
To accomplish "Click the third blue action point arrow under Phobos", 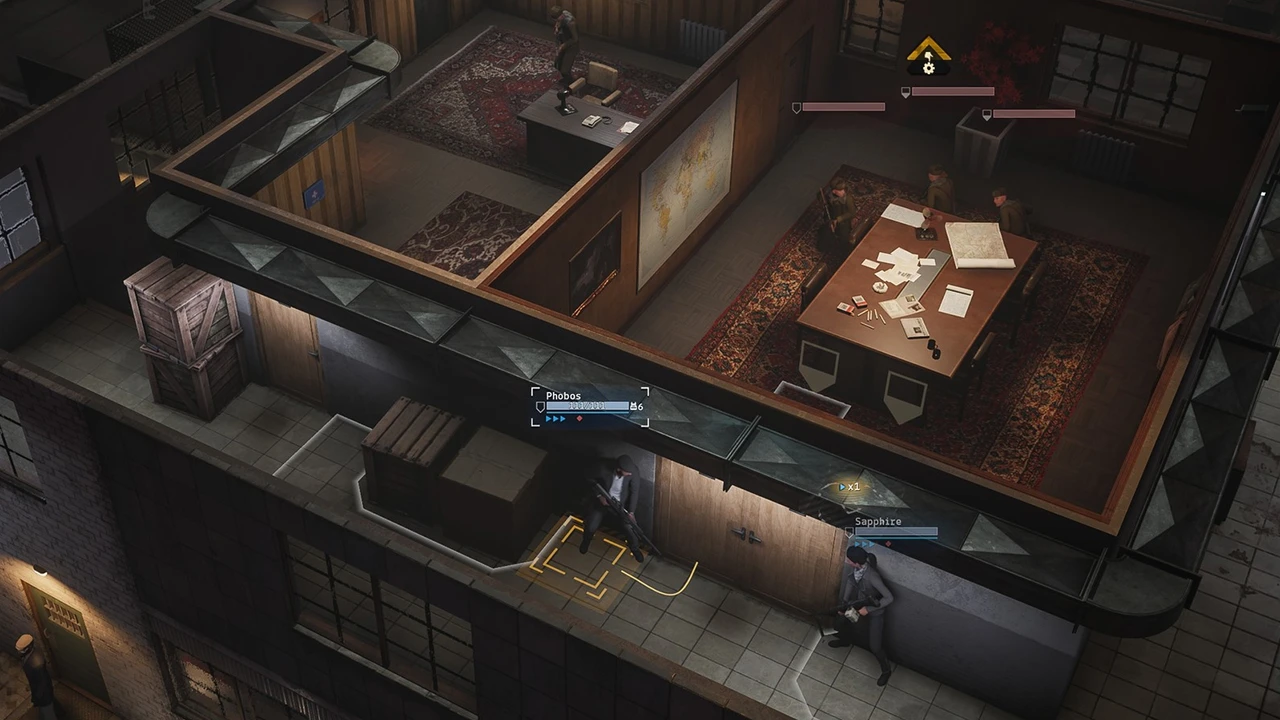I will [x=562, y=419].
